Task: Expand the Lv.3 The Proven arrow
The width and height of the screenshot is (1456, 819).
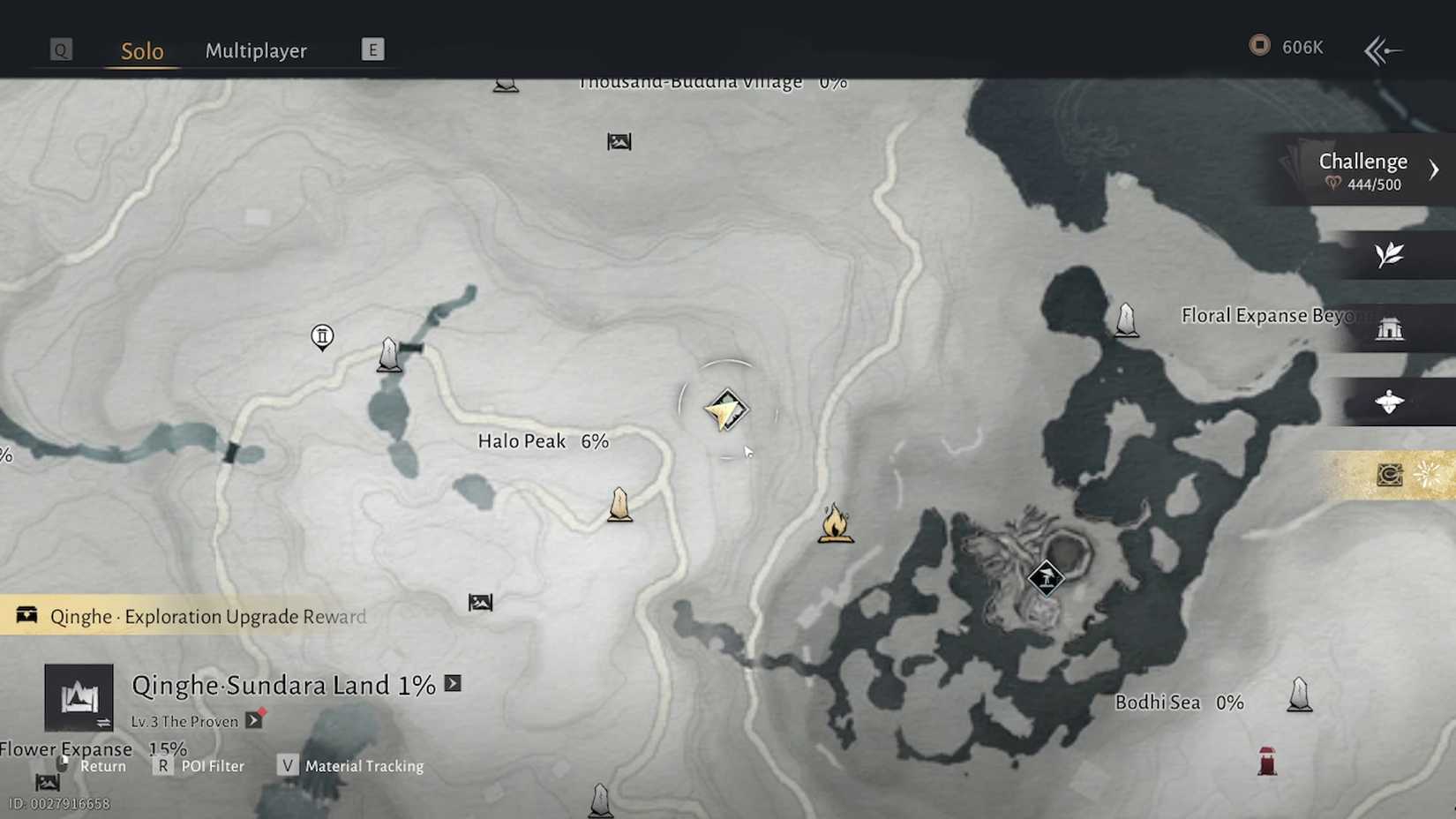Action: [x=254, y=720]
